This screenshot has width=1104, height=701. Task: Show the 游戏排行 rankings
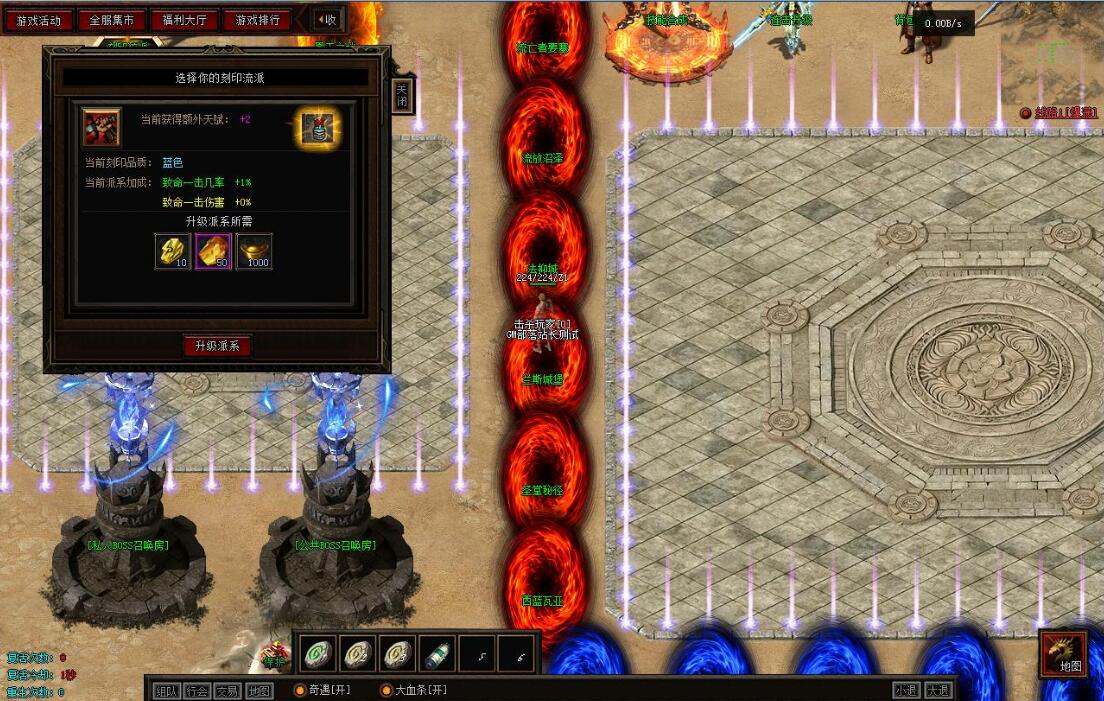click(257, 20)
